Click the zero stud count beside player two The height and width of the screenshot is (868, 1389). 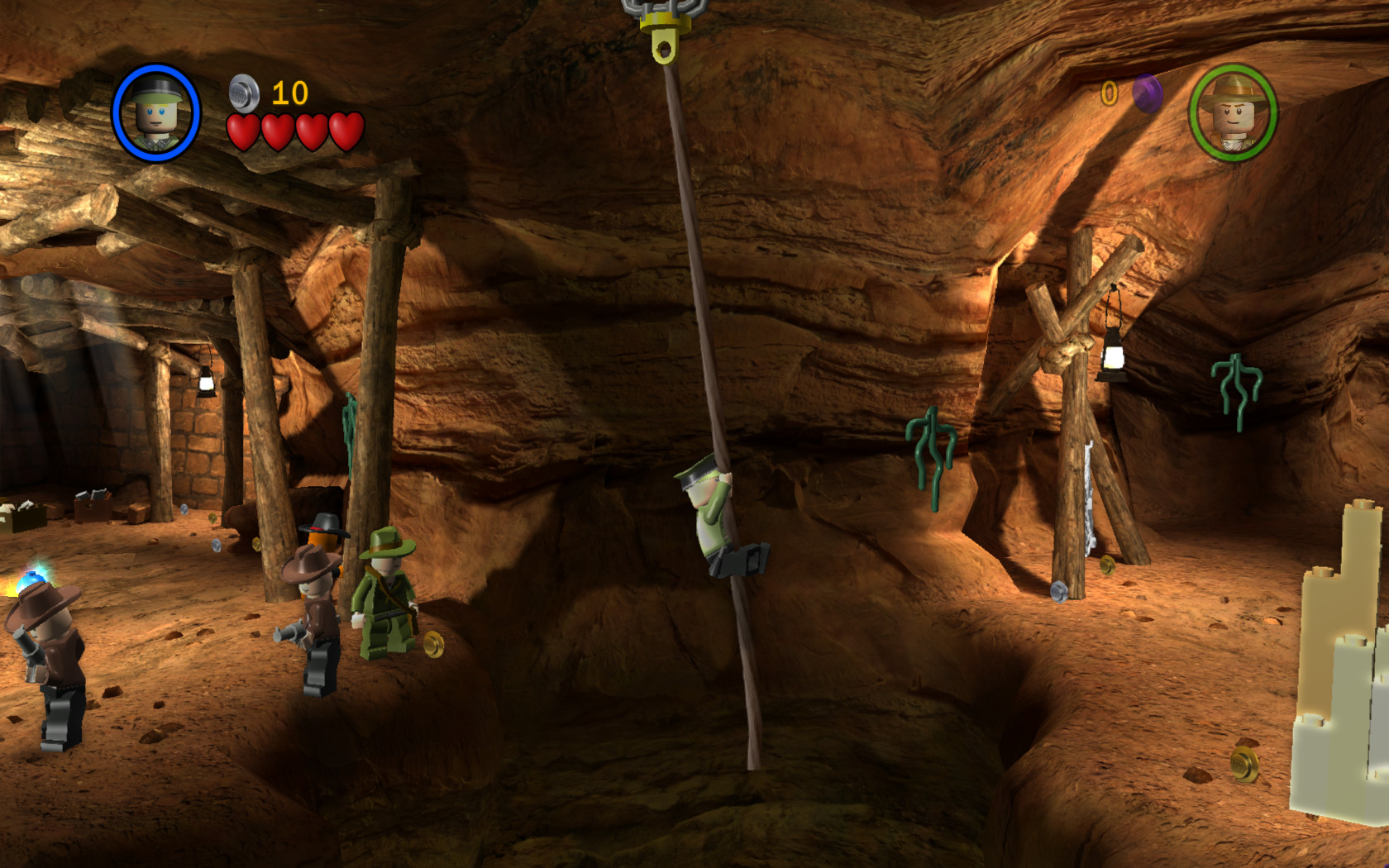1110,93
